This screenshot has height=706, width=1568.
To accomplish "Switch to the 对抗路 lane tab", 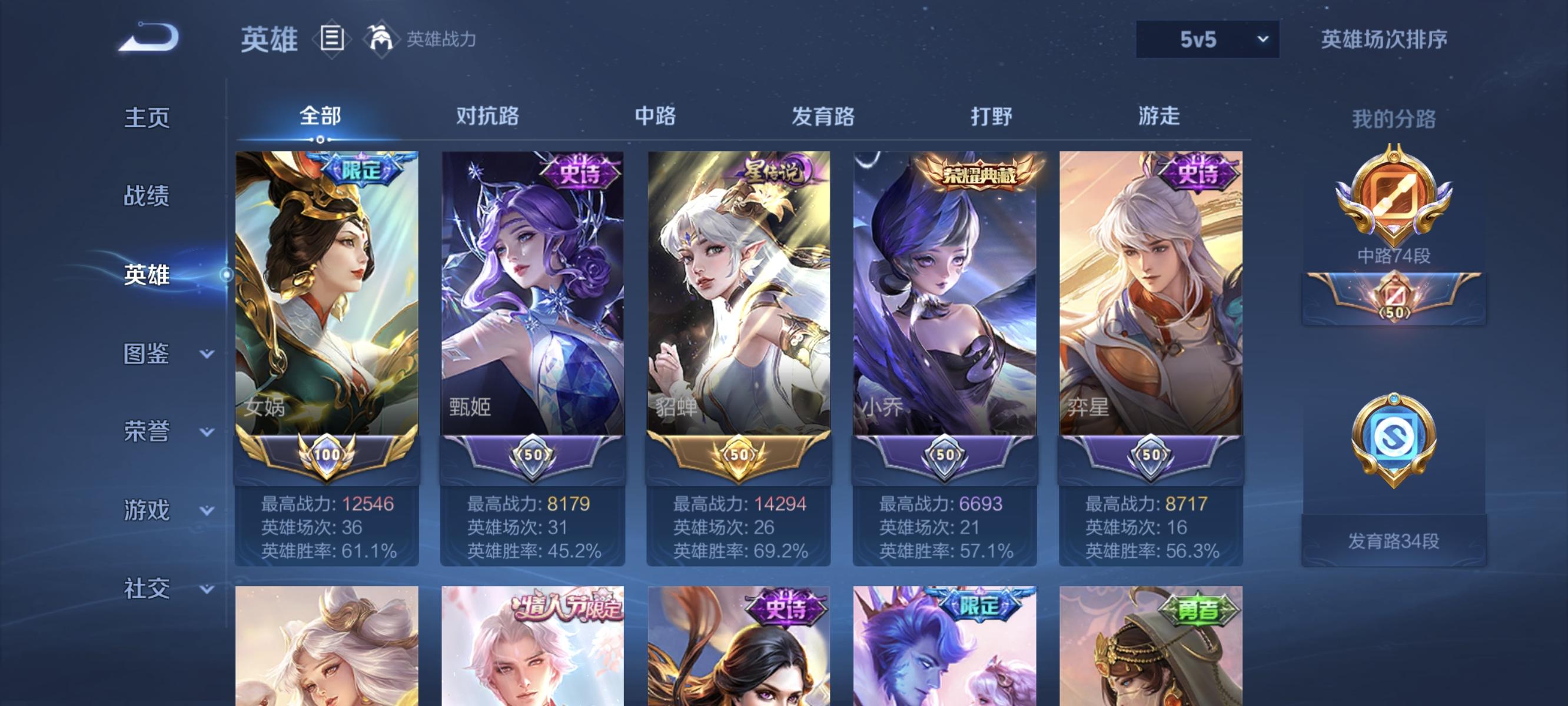I will click(x=487, y=117).
